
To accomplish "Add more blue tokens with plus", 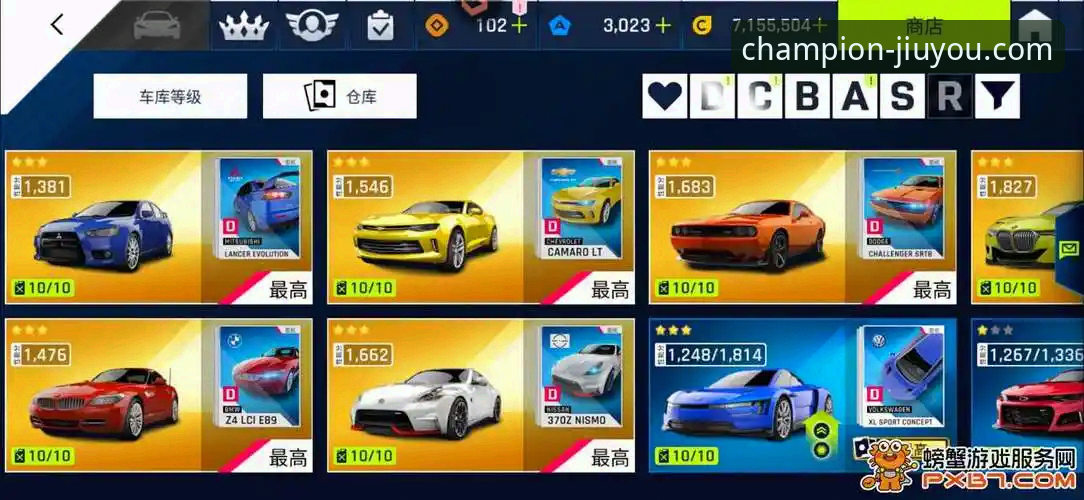I will point(663,26).
